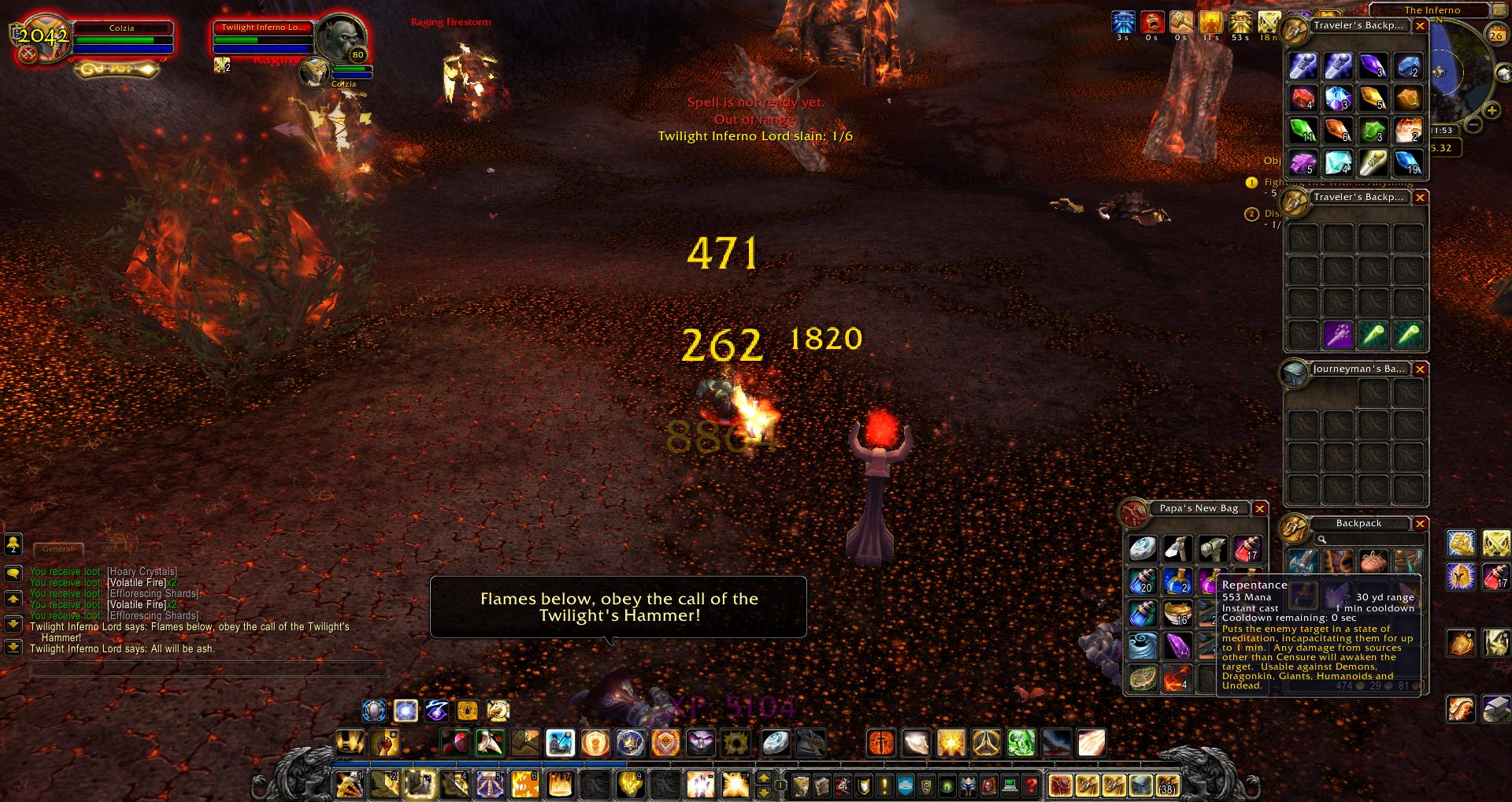Zoom in the minimap

(x=1491, y=110)
